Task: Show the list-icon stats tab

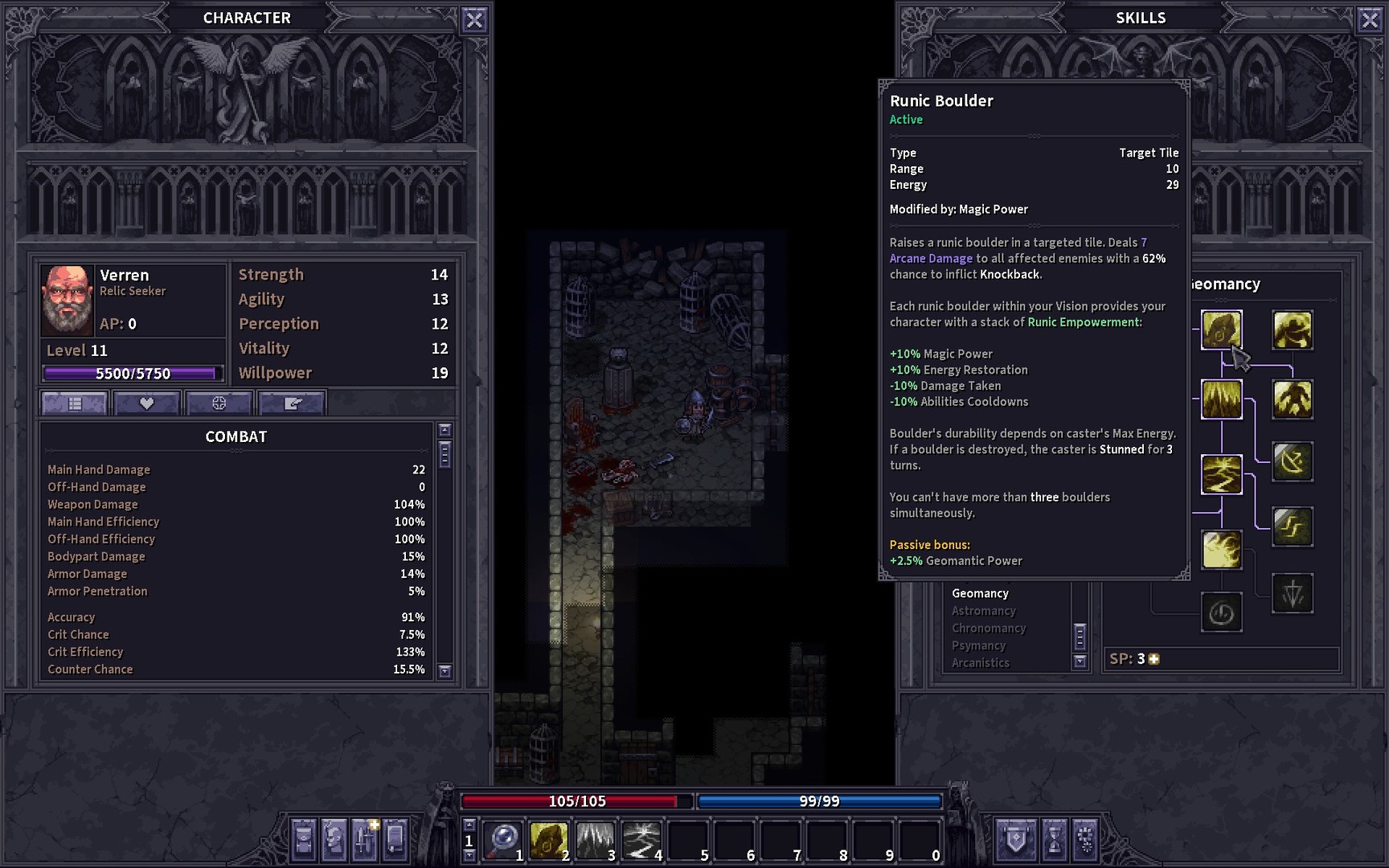Action: click(74, 403)
